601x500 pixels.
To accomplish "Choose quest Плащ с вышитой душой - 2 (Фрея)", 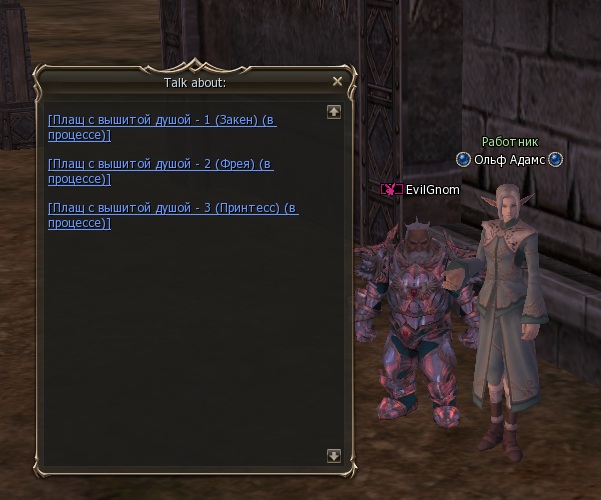I will (160, 164).
